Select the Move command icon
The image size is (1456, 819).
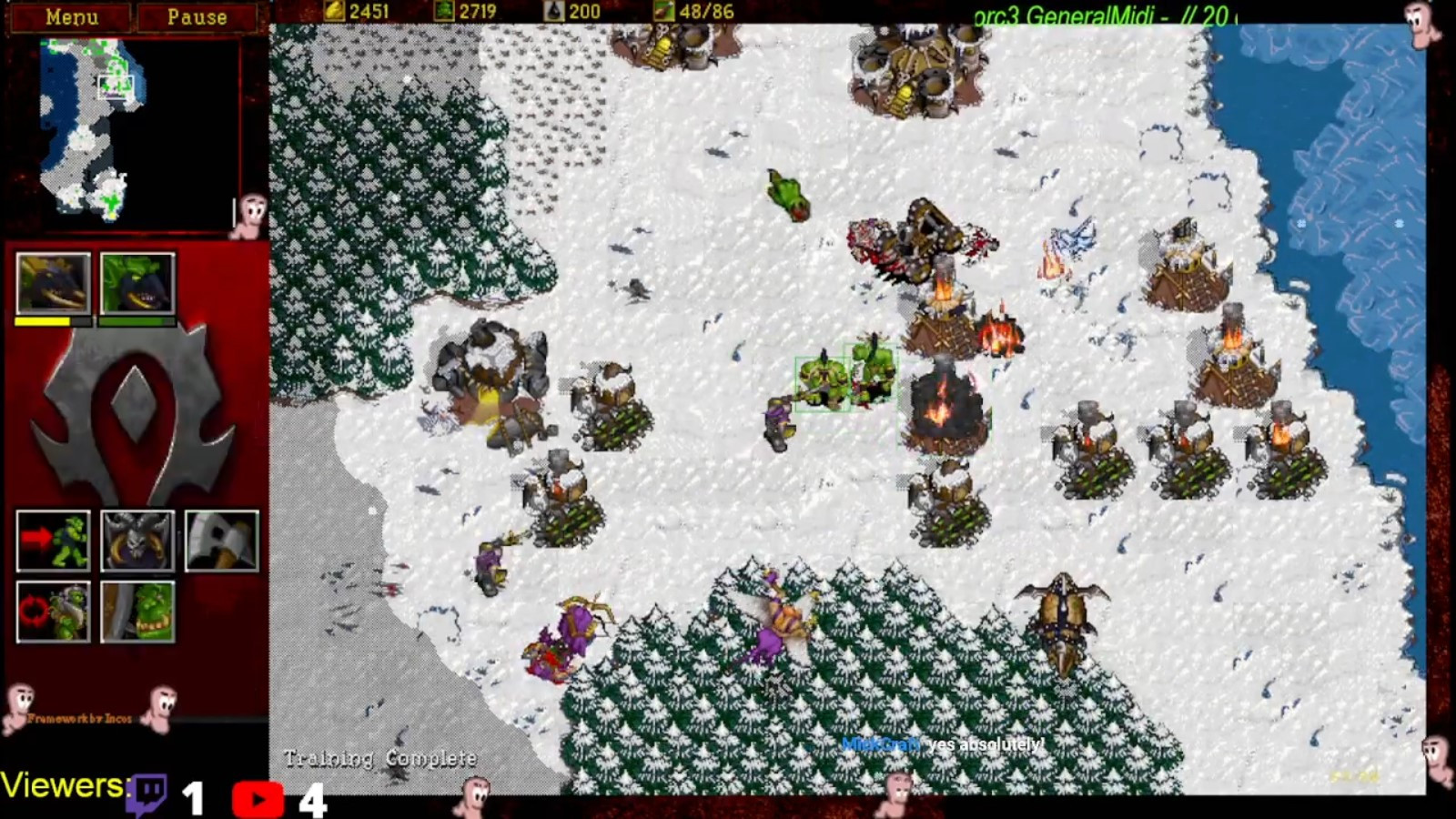tap(54, 541)
